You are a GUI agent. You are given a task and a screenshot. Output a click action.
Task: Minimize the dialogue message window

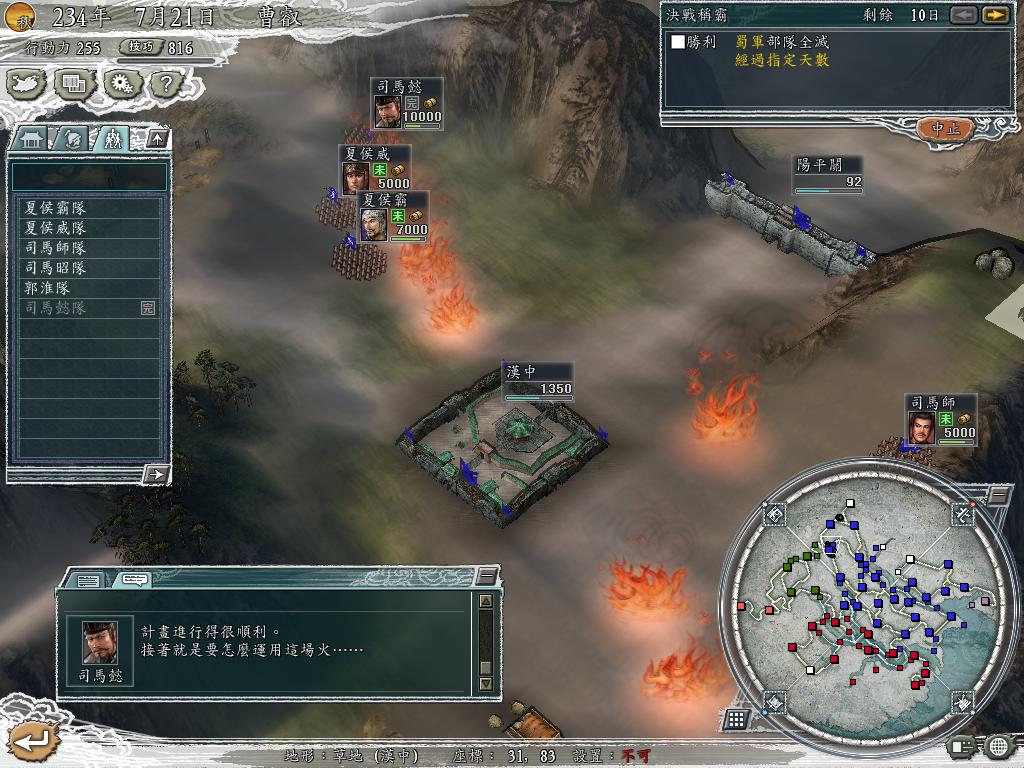click(486, 576)
